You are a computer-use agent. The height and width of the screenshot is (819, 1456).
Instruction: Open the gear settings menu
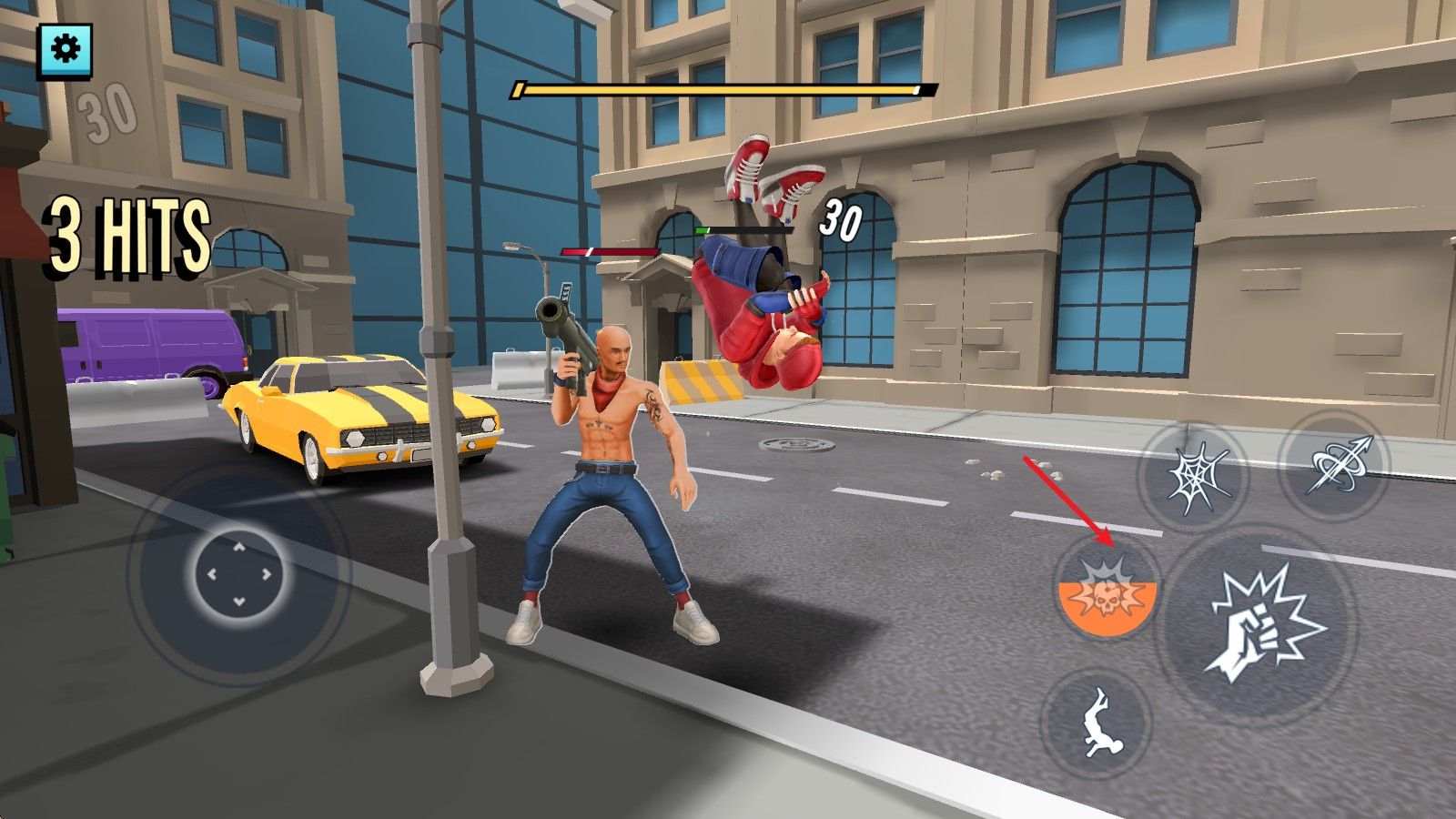(65, 50)
